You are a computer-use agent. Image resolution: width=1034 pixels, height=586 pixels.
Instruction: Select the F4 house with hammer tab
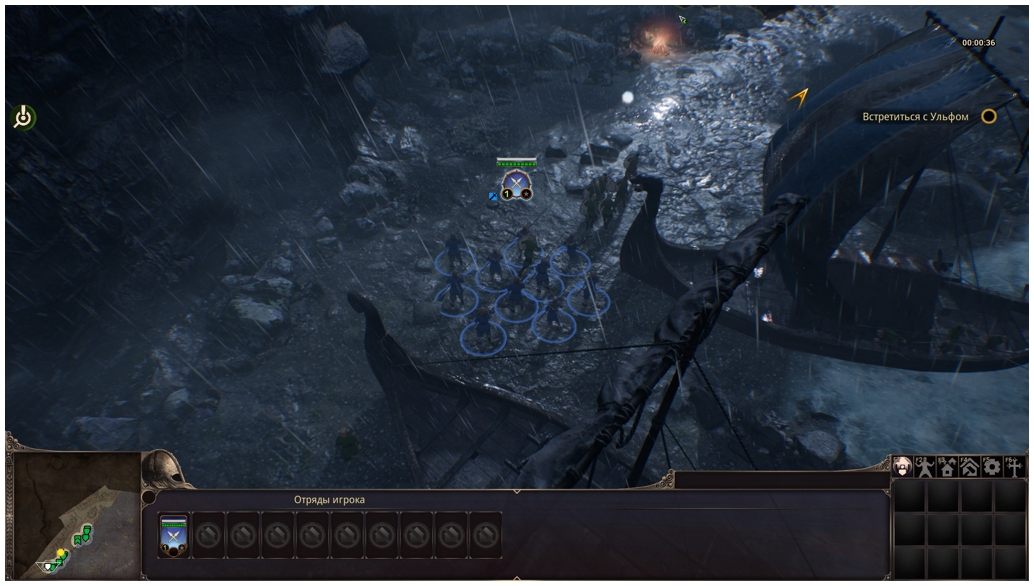click(x=969, y=466)
